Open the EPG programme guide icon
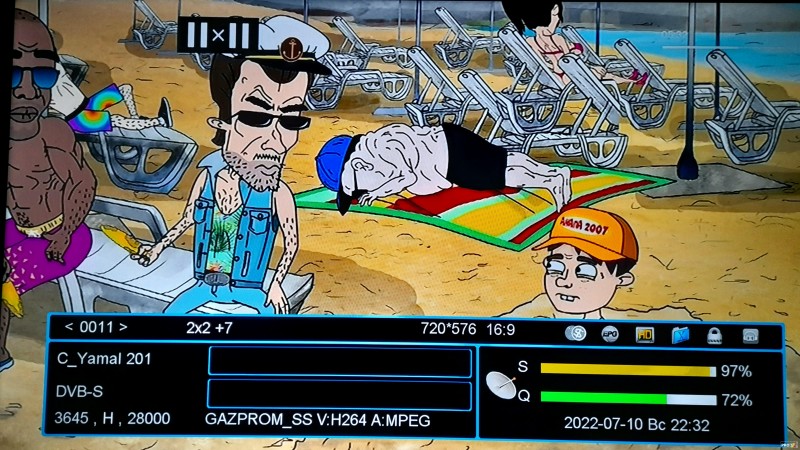This screenshot has height=450, width=800. (x=610, y=334)
